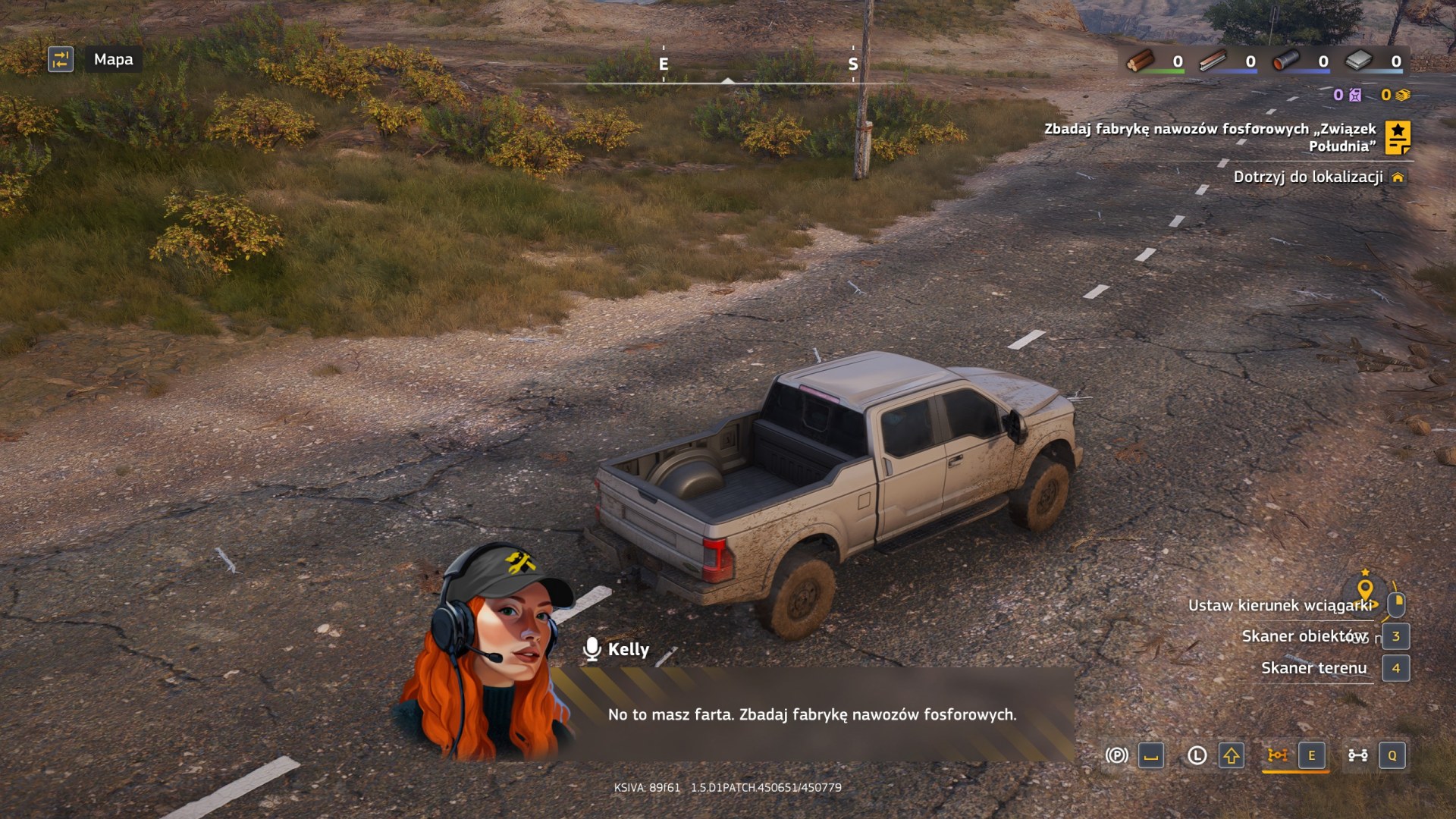This screenshot has width=1456, height=819.
Task: Activate "Skaner terenu"
Action: tap(1313, 668)
